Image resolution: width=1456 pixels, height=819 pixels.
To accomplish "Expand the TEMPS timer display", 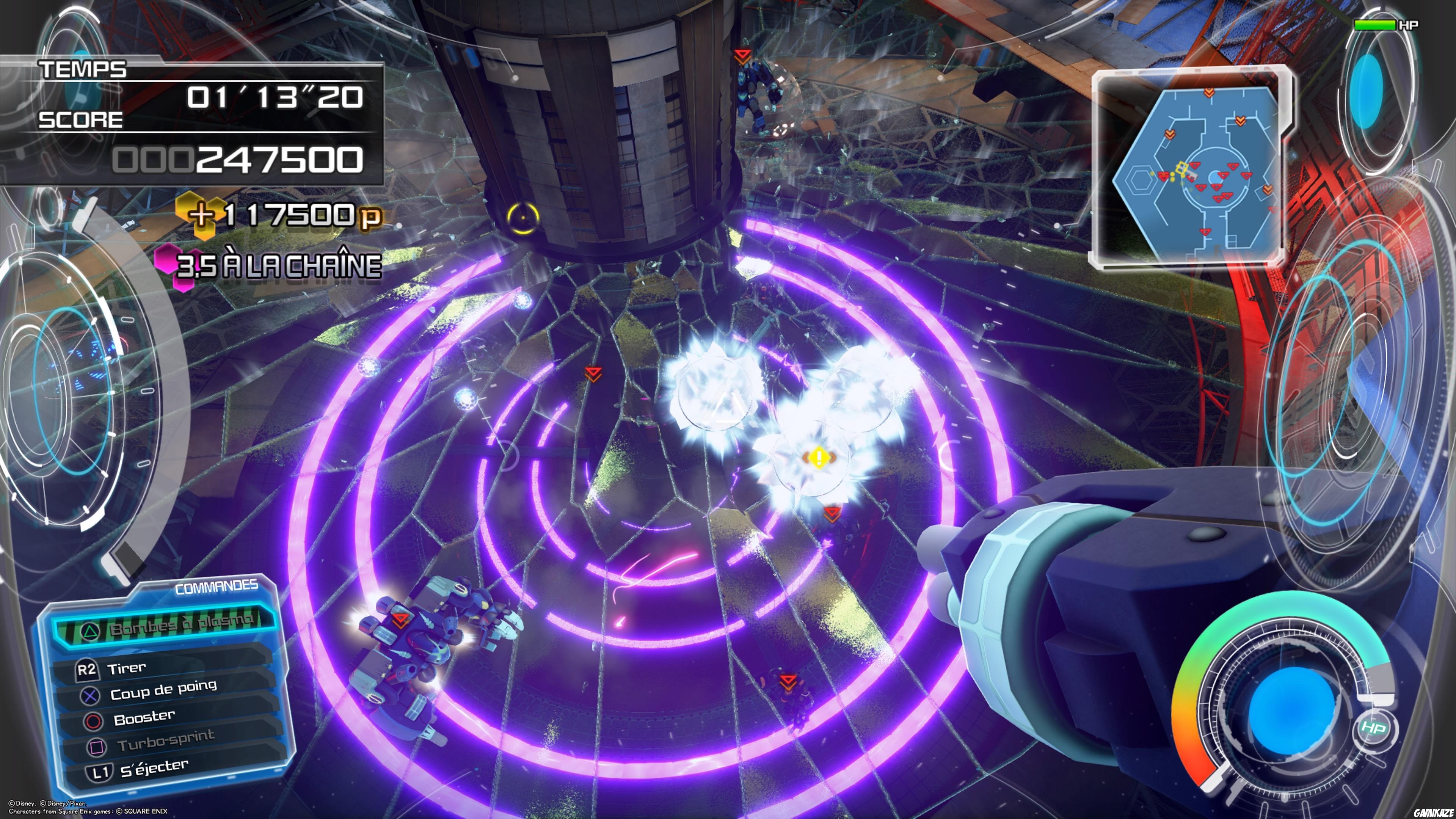I will pos(277,96).
